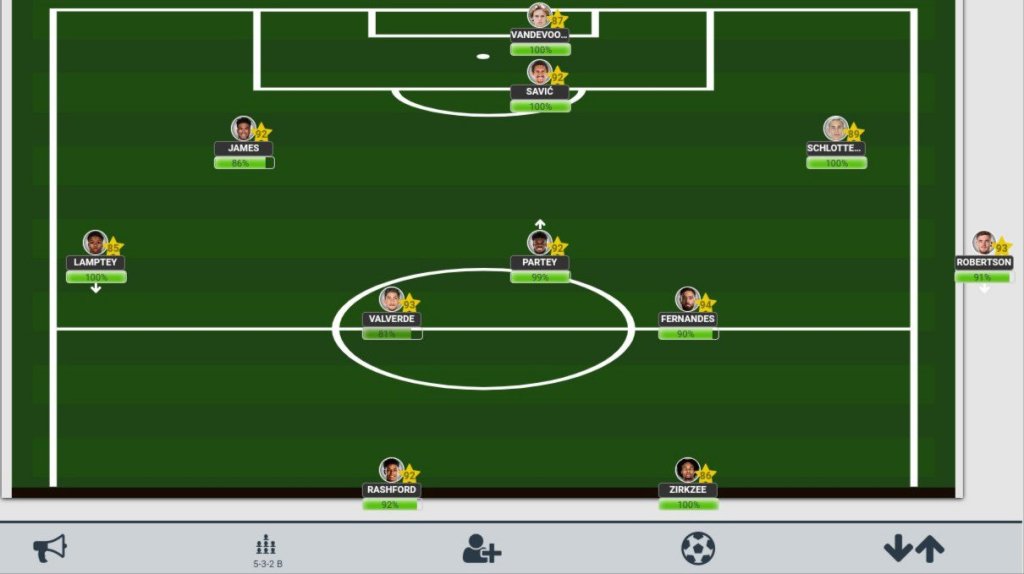Viewport: 1024px width, 574px height.
Task: Select Valverde in midfield
Action: (392, 302)
